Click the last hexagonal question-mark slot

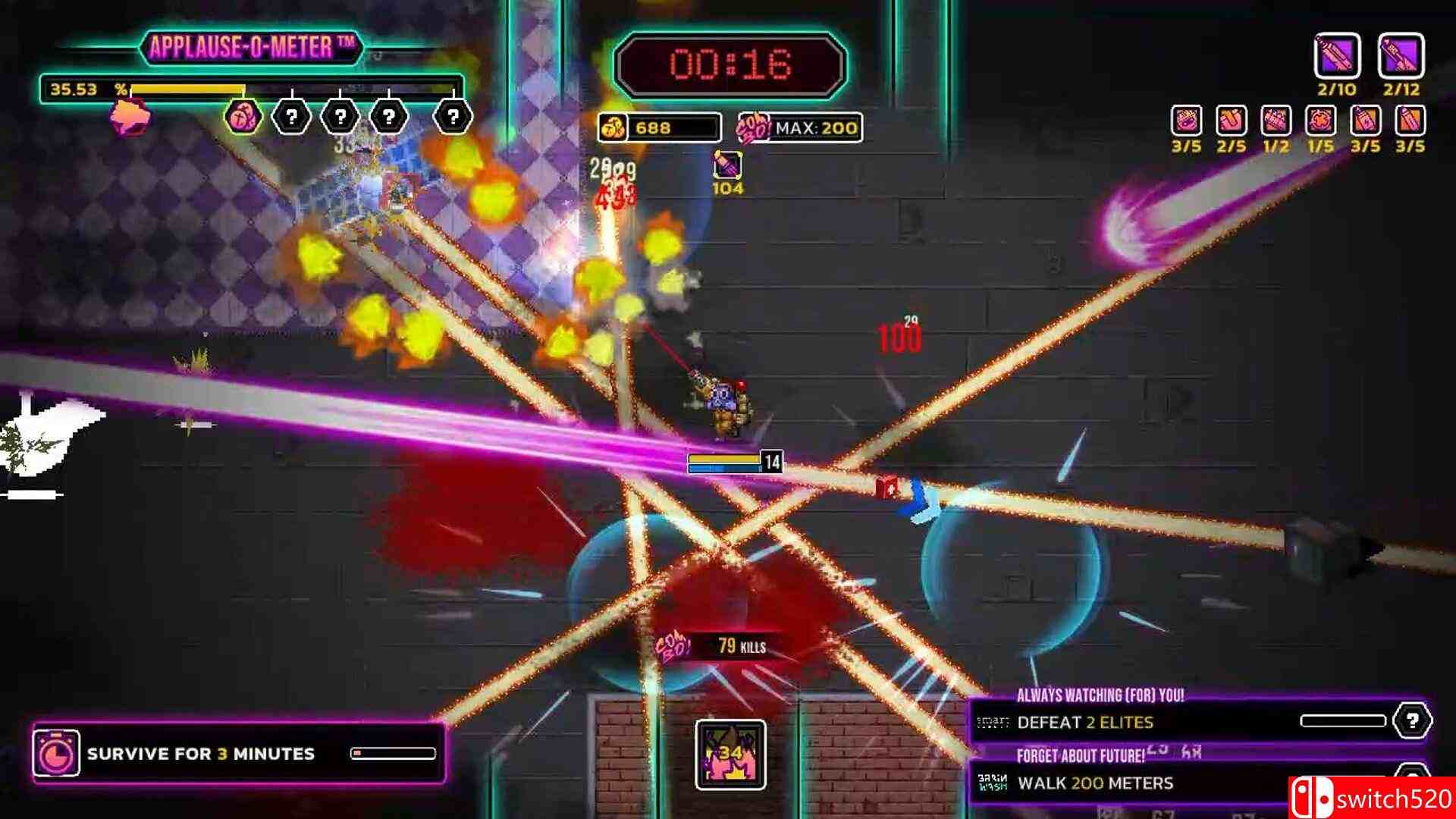(453, 115)
